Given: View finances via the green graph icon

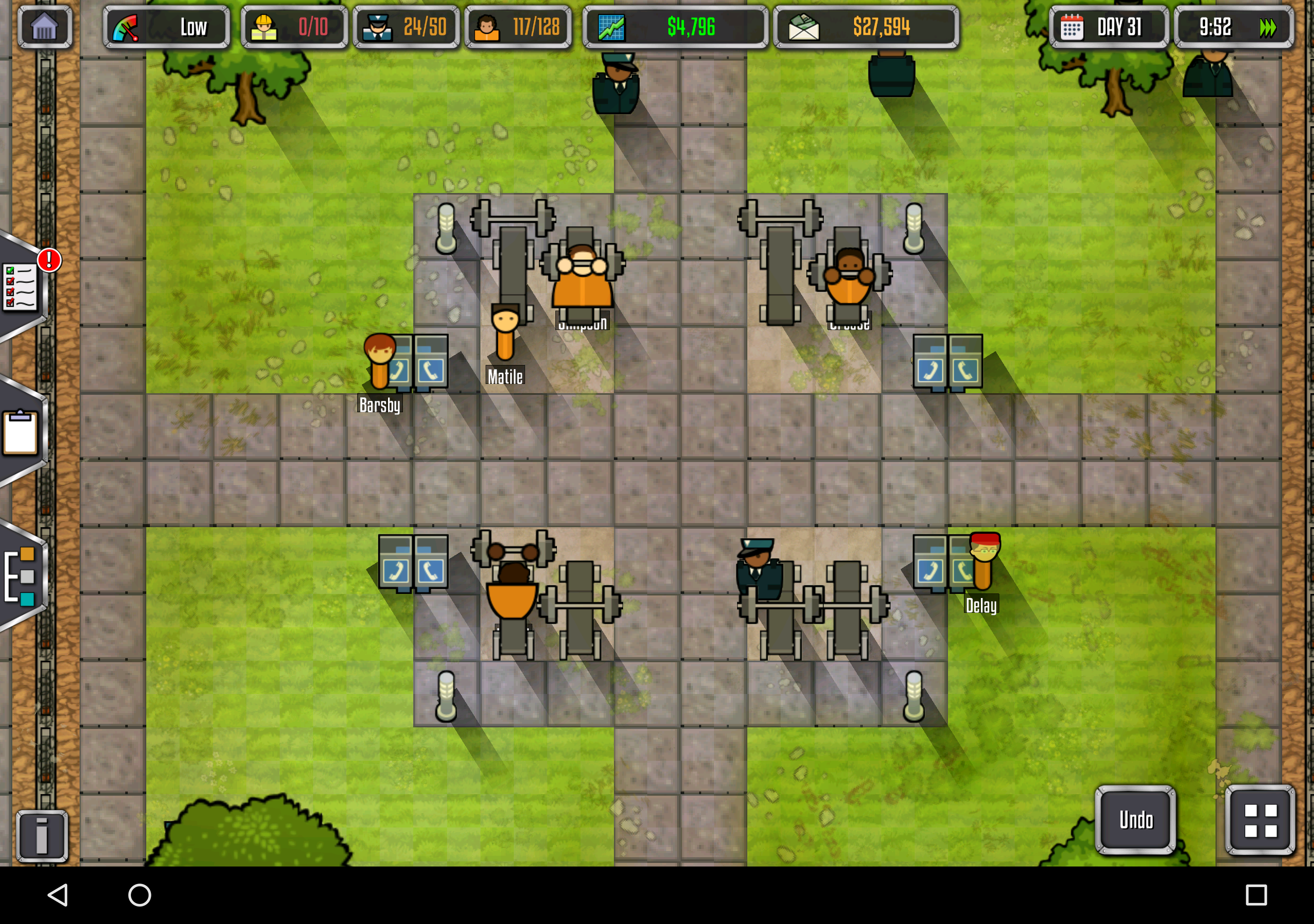Looking at the screenshot, I should click(x=675, y=27).
